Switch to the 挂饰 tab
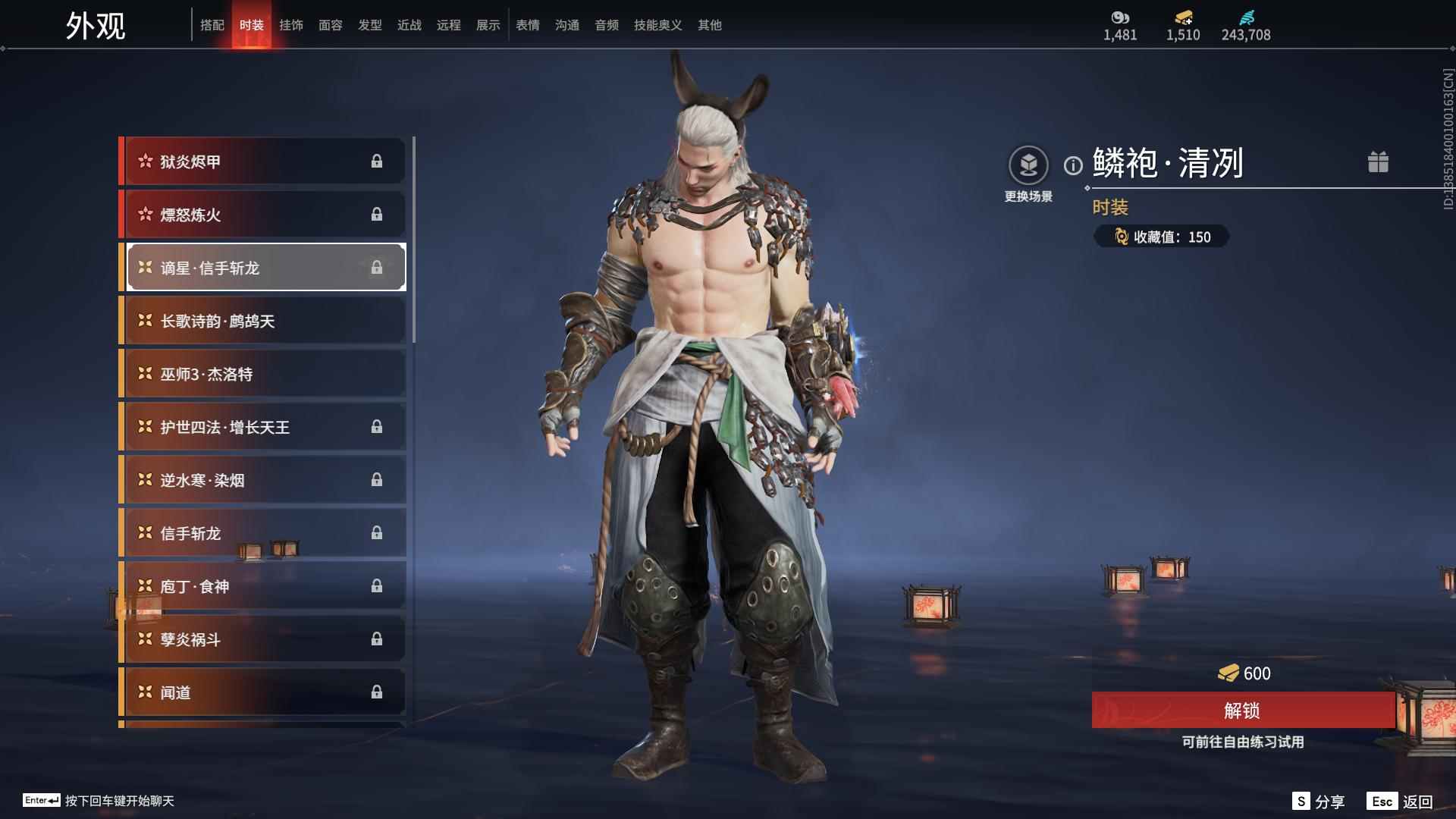 291,25
